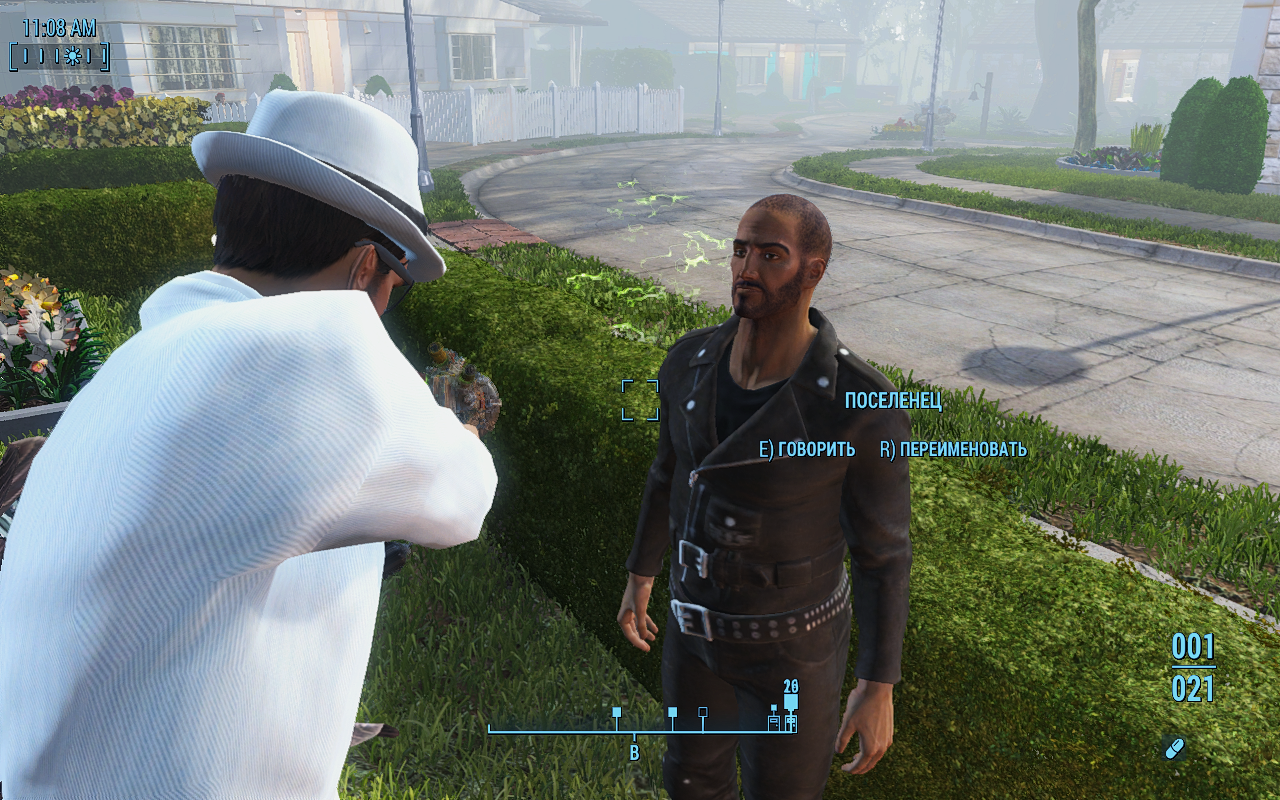This screenshot has width=1280, height=800.
Task: Click the pill icon beside the ammo counter
Action: [x=1174, y=748]
